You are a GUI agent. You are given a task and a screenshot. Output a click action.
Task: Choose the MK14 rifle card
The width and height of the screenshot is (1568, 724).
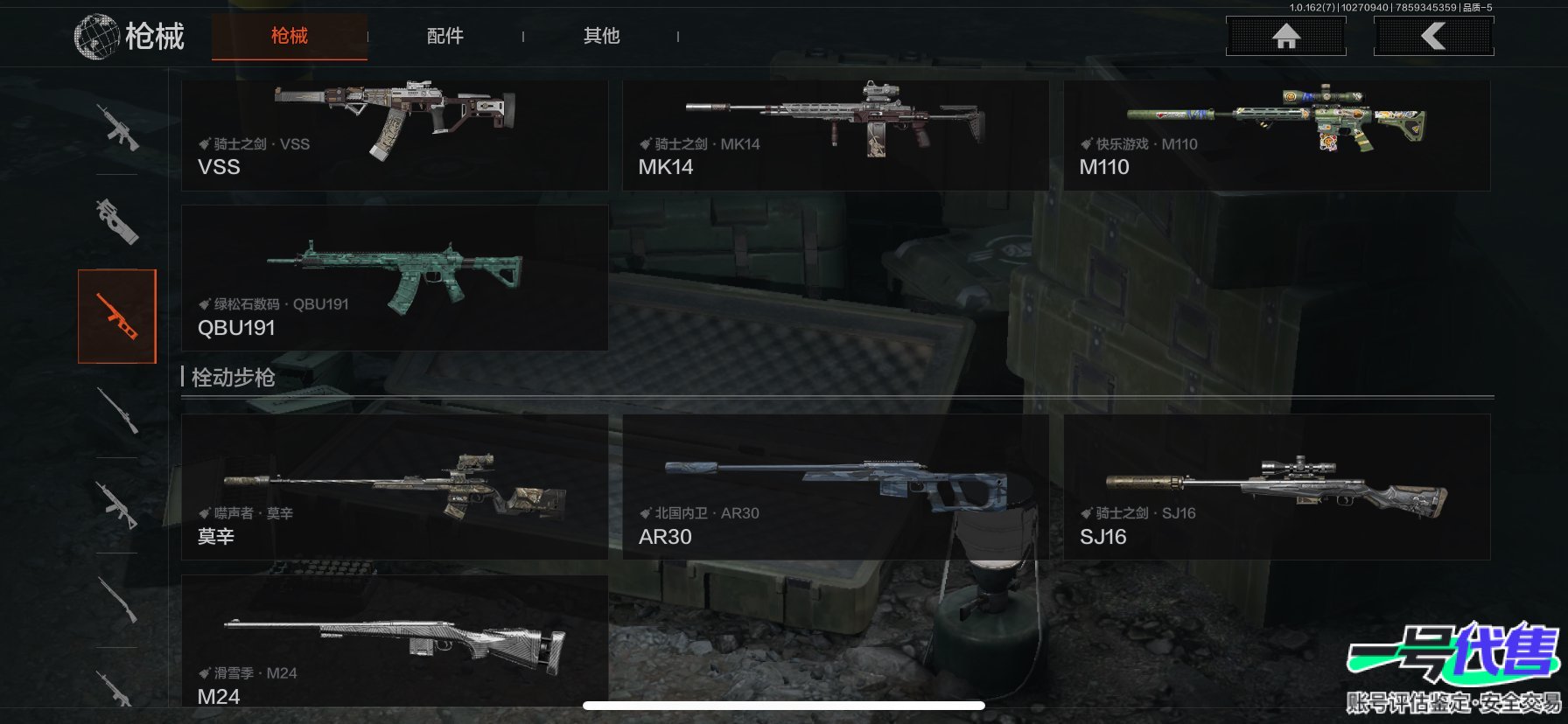[835, 136]
